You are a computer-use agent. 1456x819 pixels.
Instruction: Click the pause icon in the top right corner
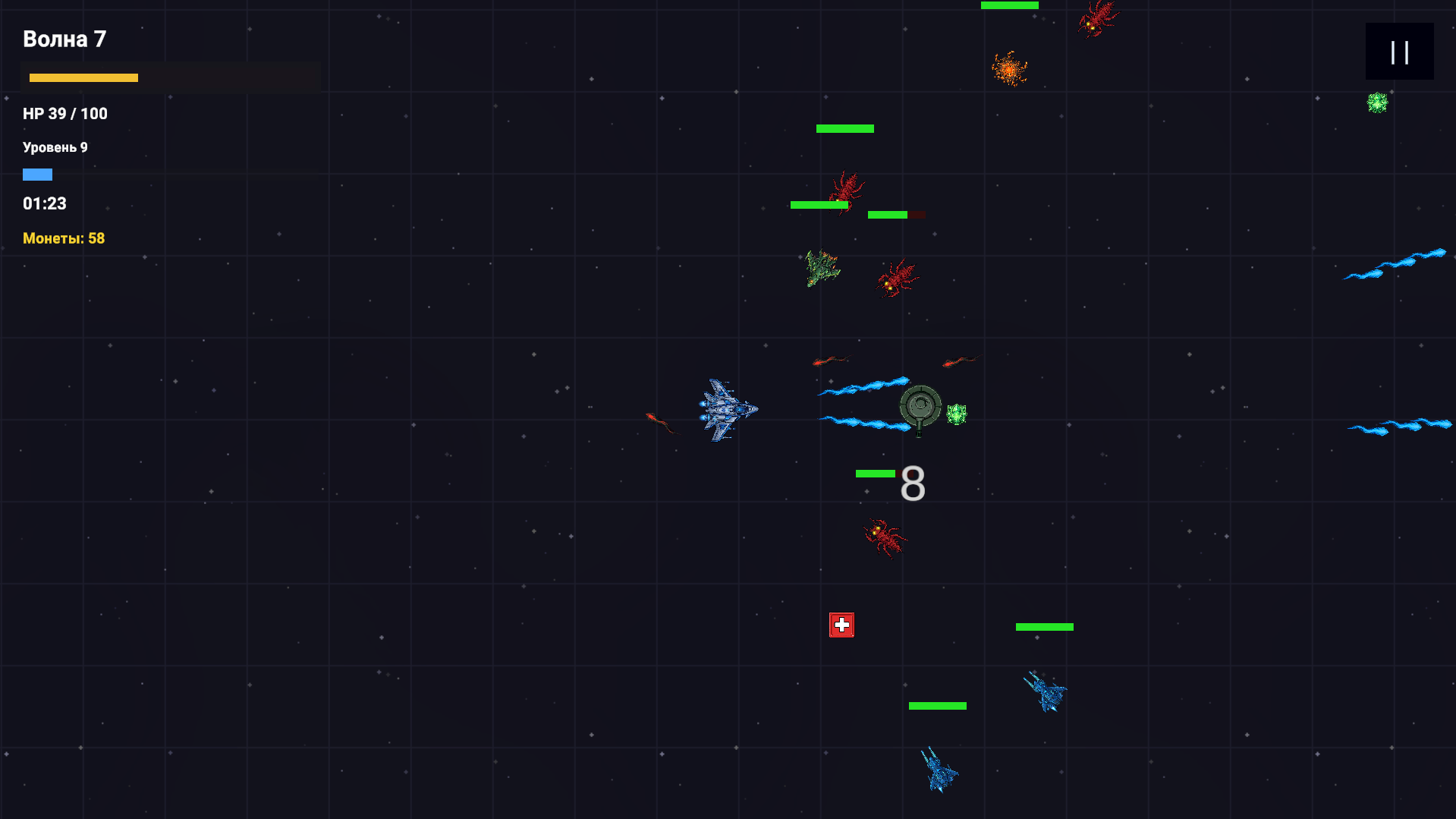point(1399,51)
